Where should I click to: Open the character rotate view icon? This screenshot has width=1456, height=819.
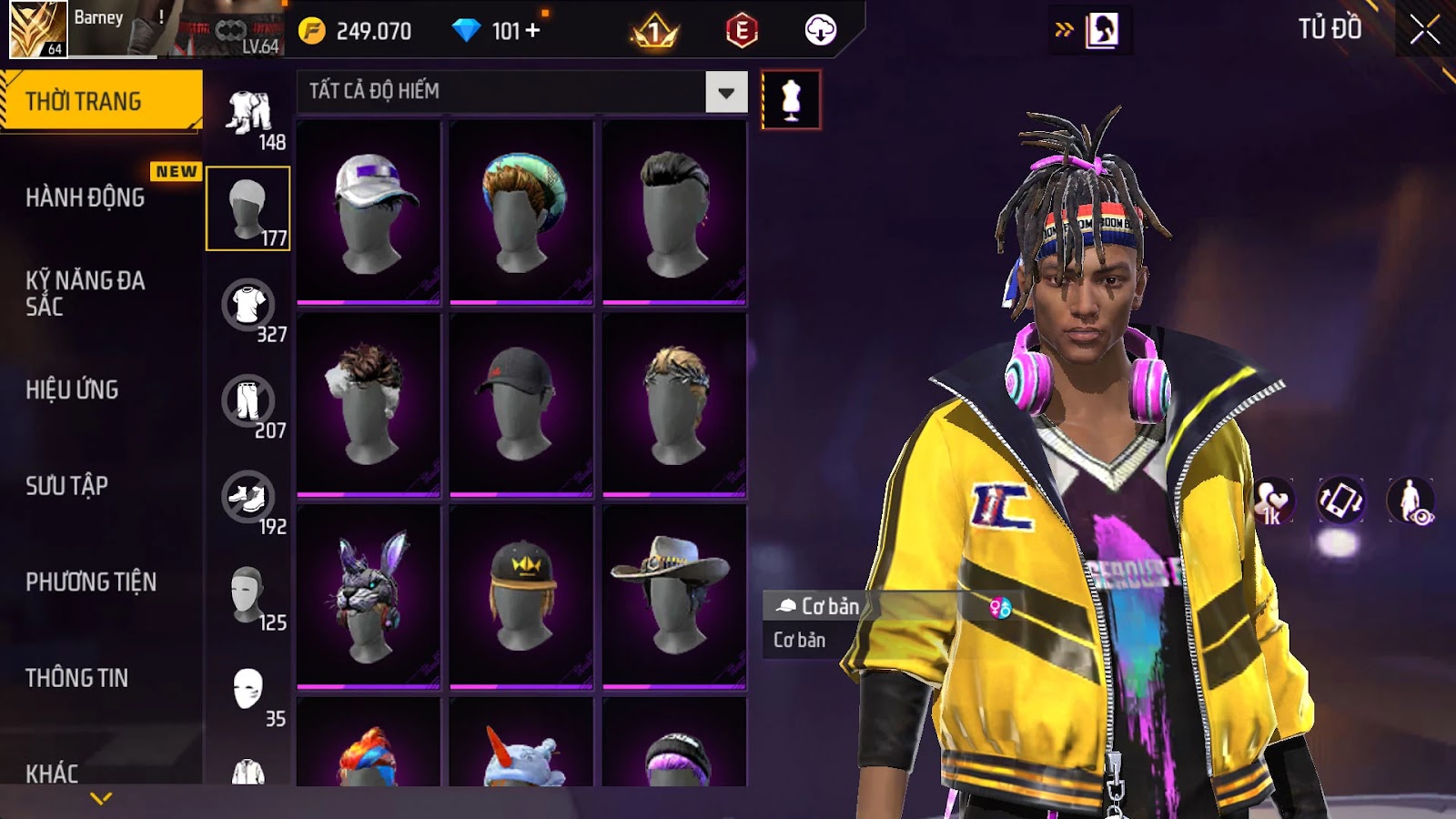coord(1340,500)
